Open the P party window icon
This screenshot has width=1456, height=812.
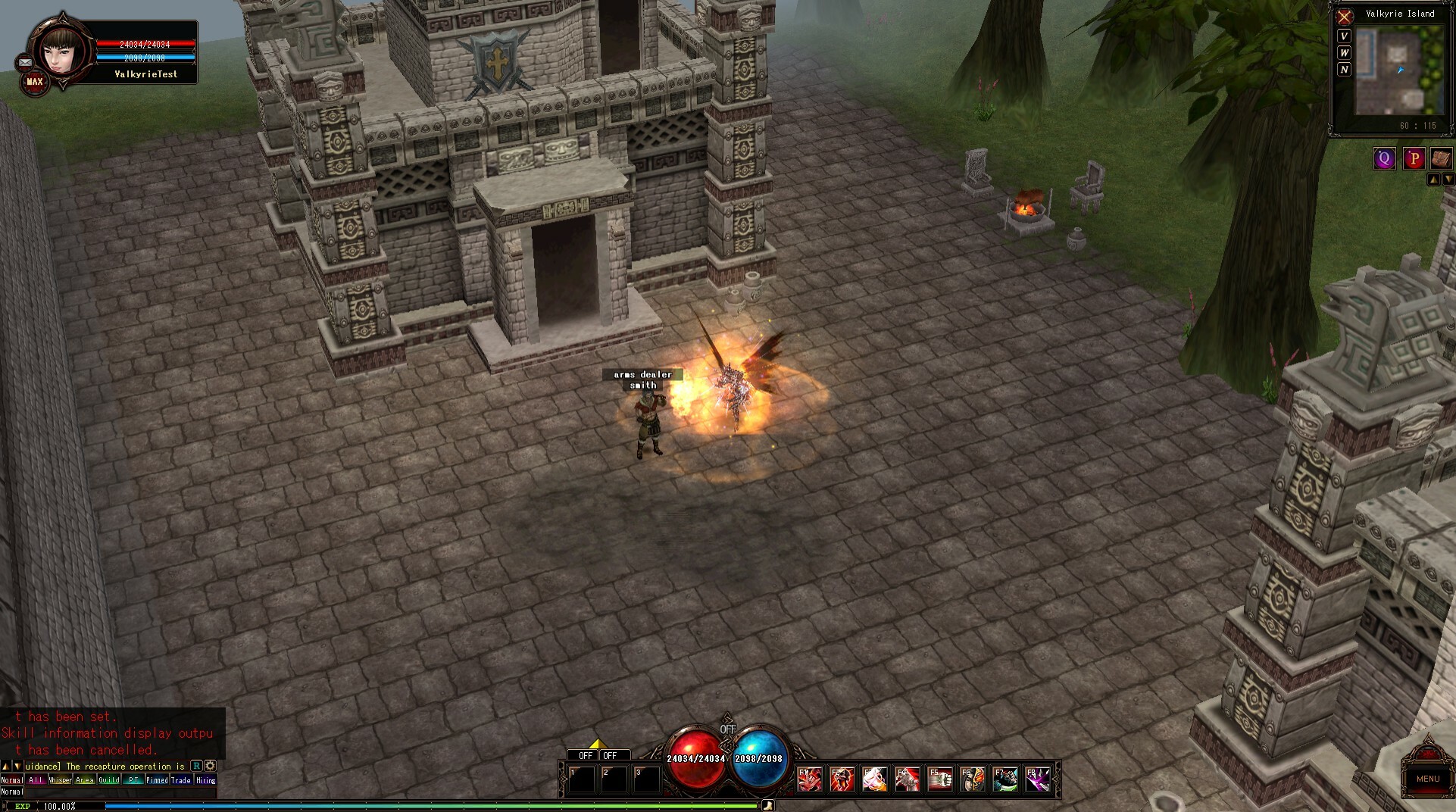click(x=1414, y=158)
